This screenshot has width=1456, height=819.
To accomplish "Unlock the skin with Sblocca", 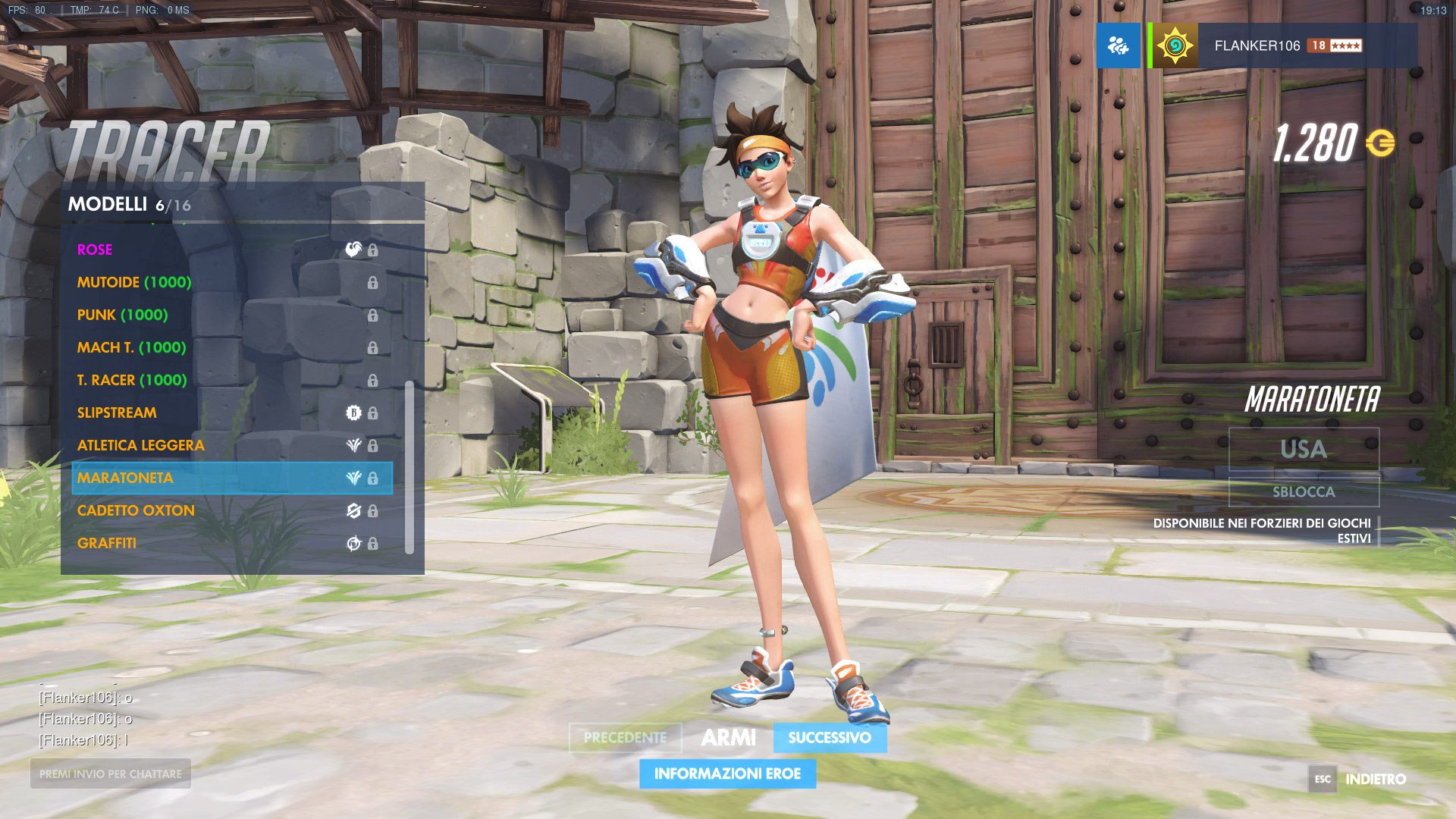I will coord(1304,491).
